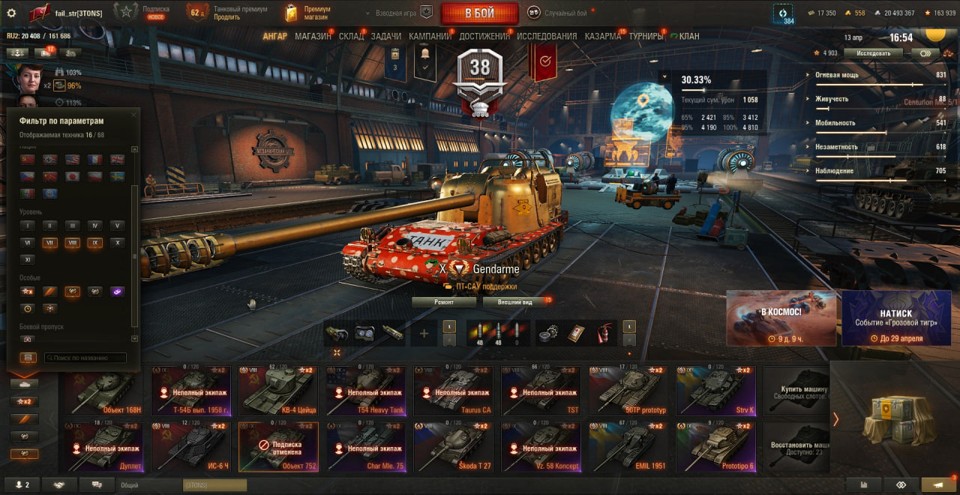Start a battle with the В БОЙ button
This screenshot has width=960, height=495.
point(479,13)
